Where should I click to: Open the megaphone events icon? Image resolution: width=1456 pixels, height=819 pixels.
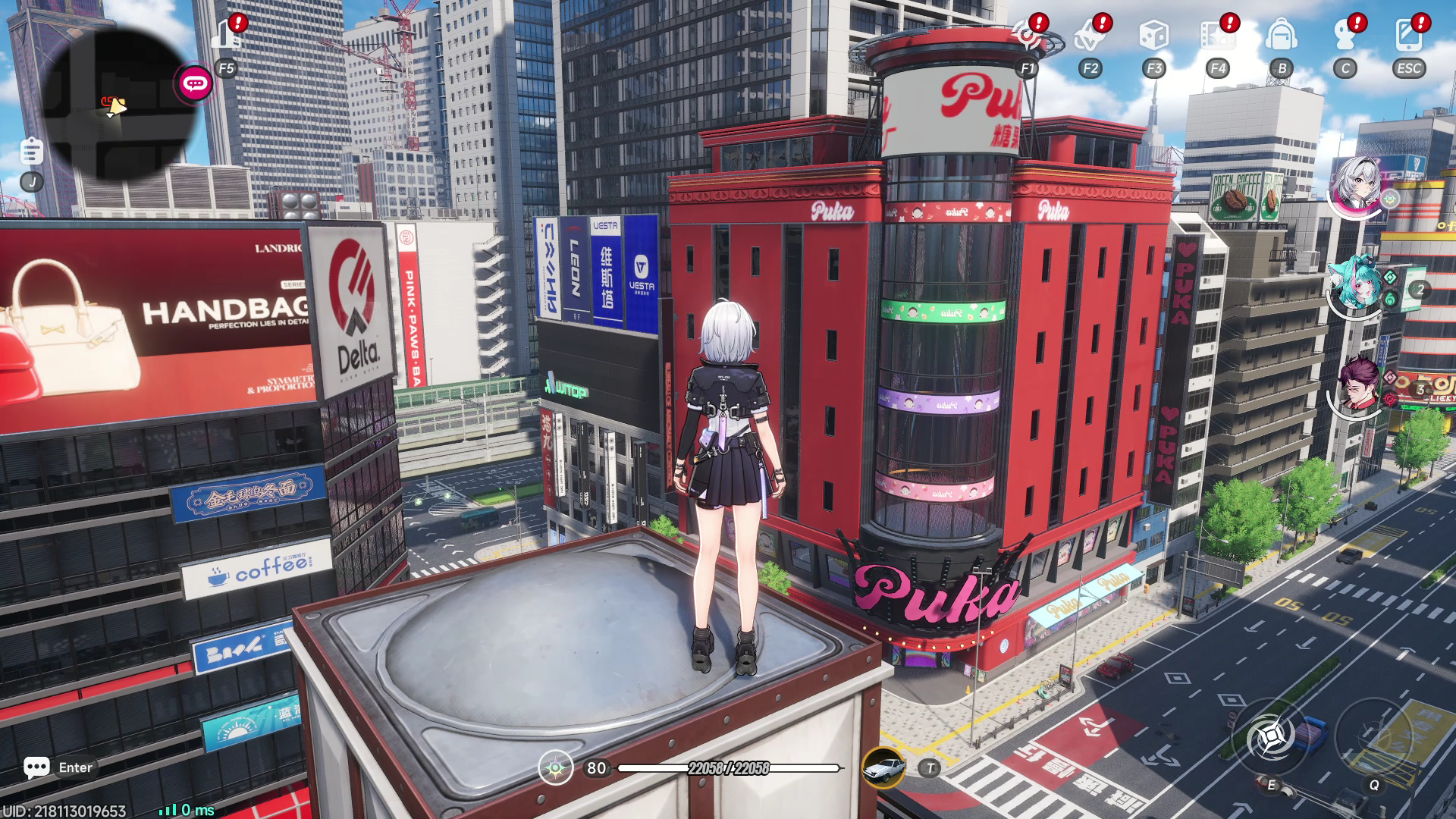[x=1090, y=35]
